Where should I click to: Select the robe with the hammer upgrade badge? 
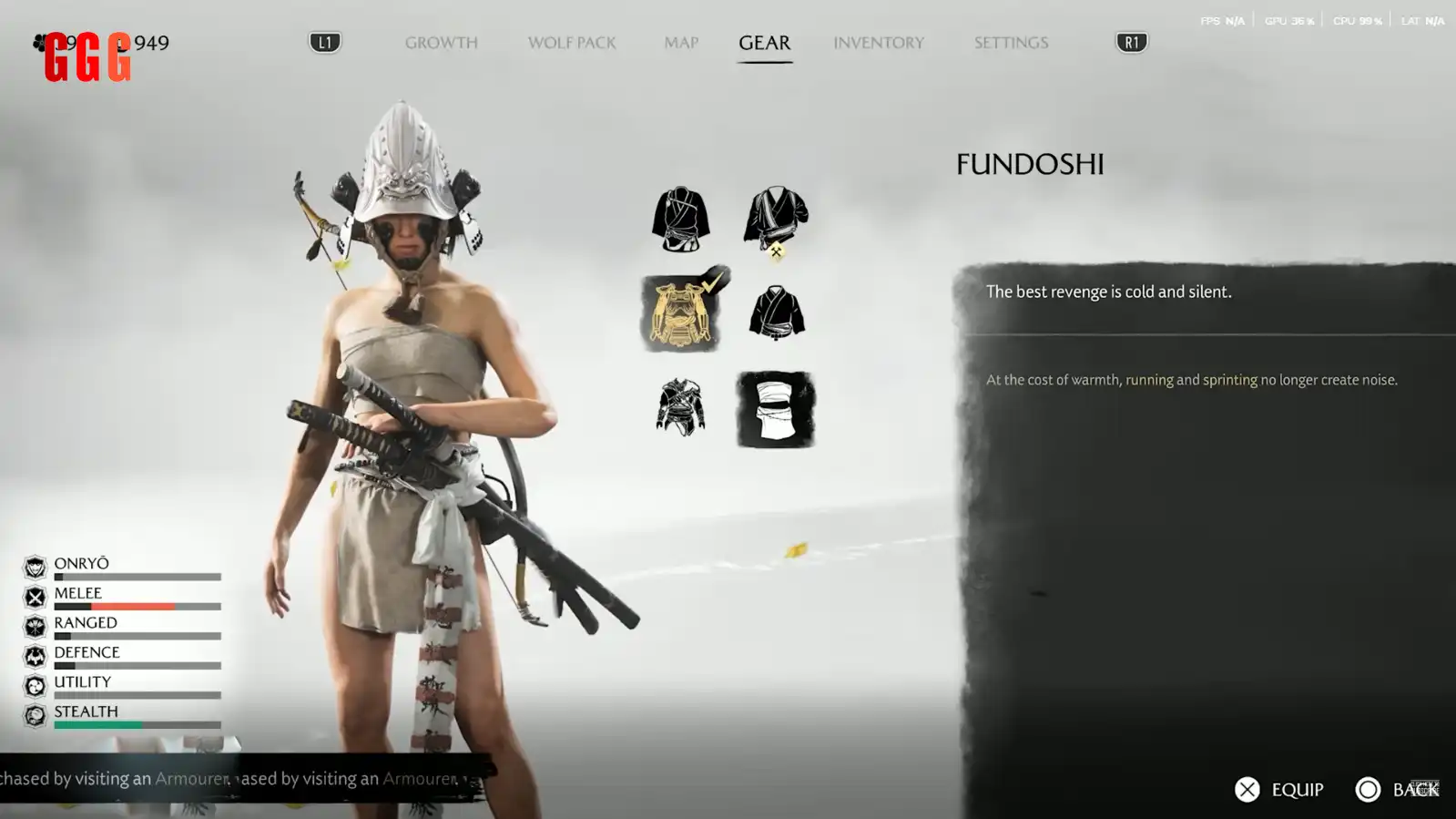click(776, 220)
